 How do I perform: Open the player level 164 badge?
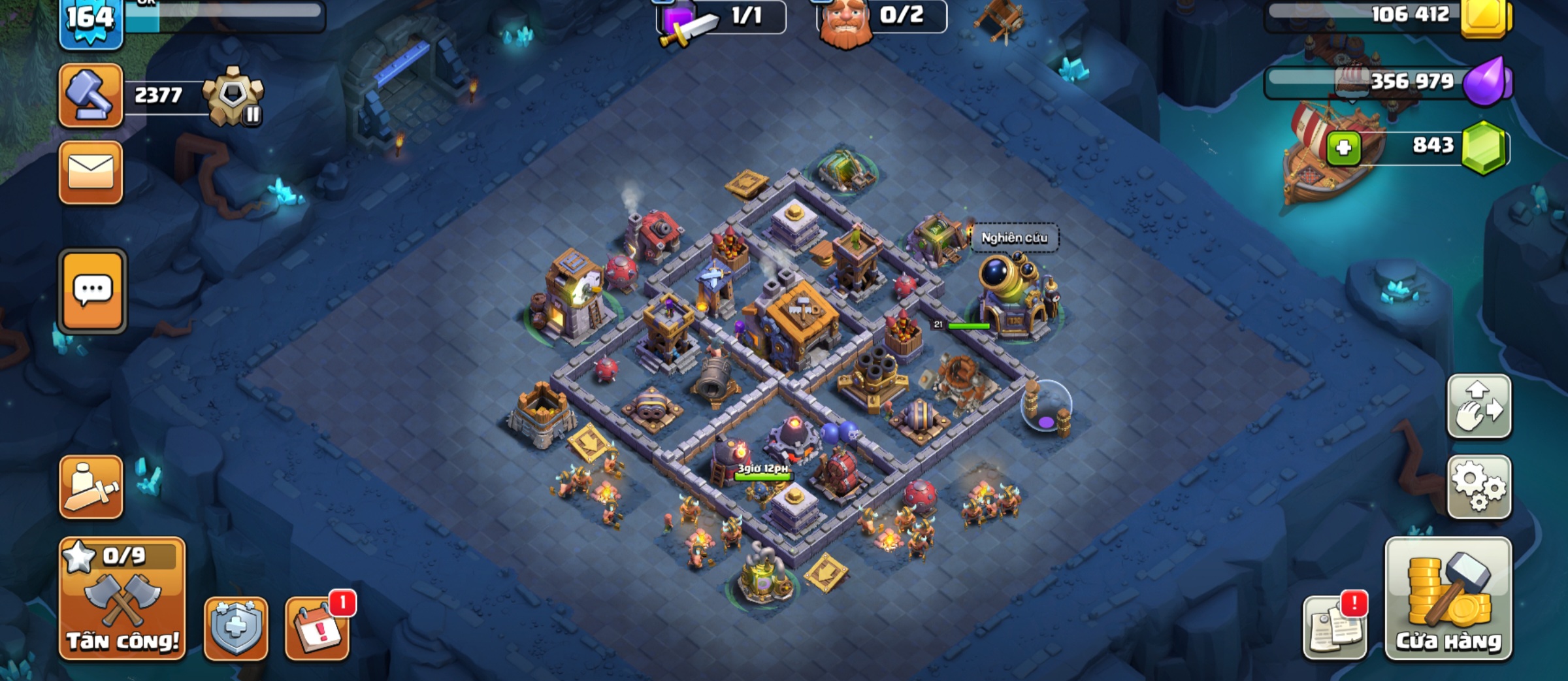[x=91, y=21]
